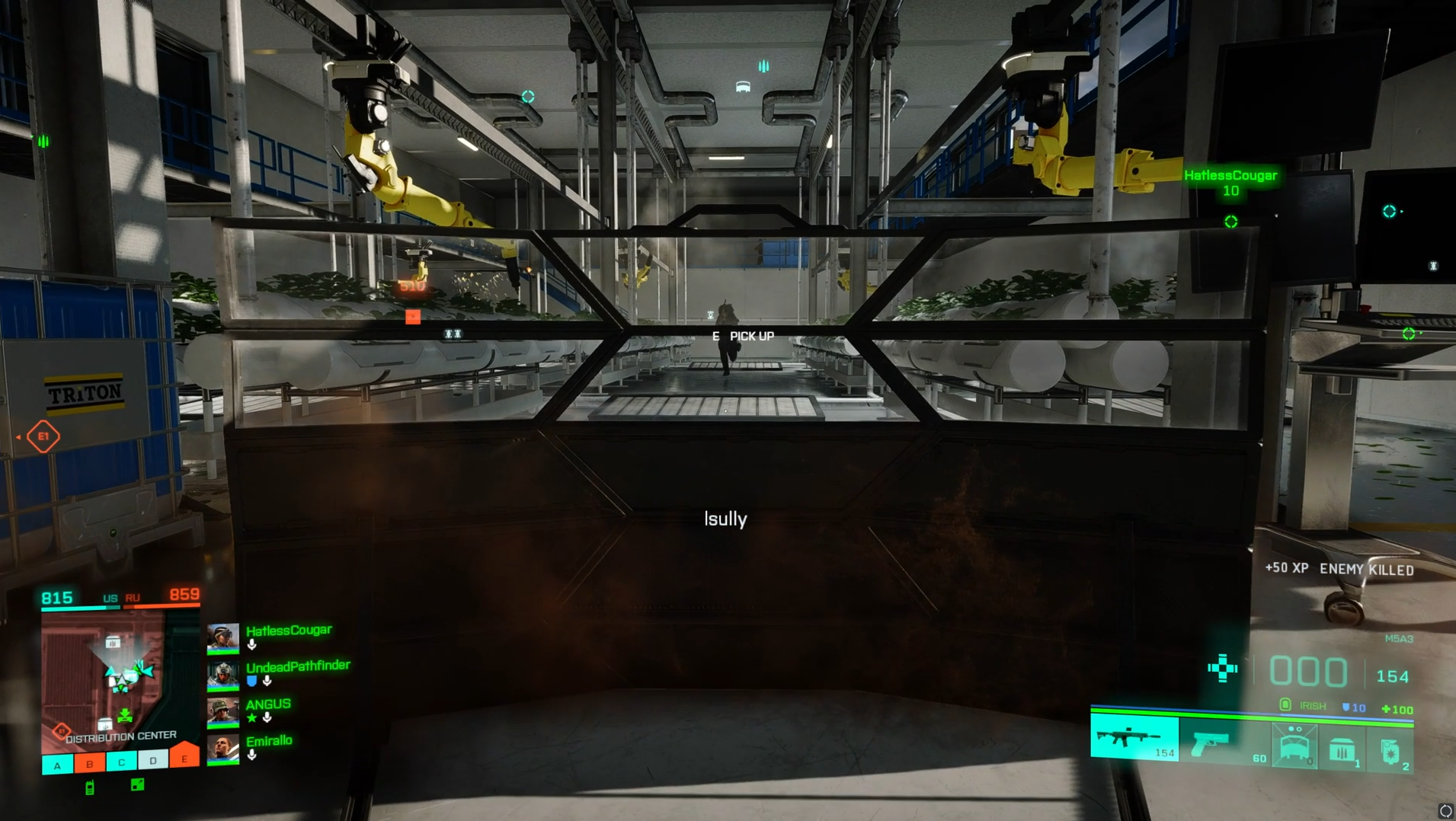Viewport: 1456px width, 821px height.
Task: Select the deployable cover gadget slot
Action: point(1294,744)
